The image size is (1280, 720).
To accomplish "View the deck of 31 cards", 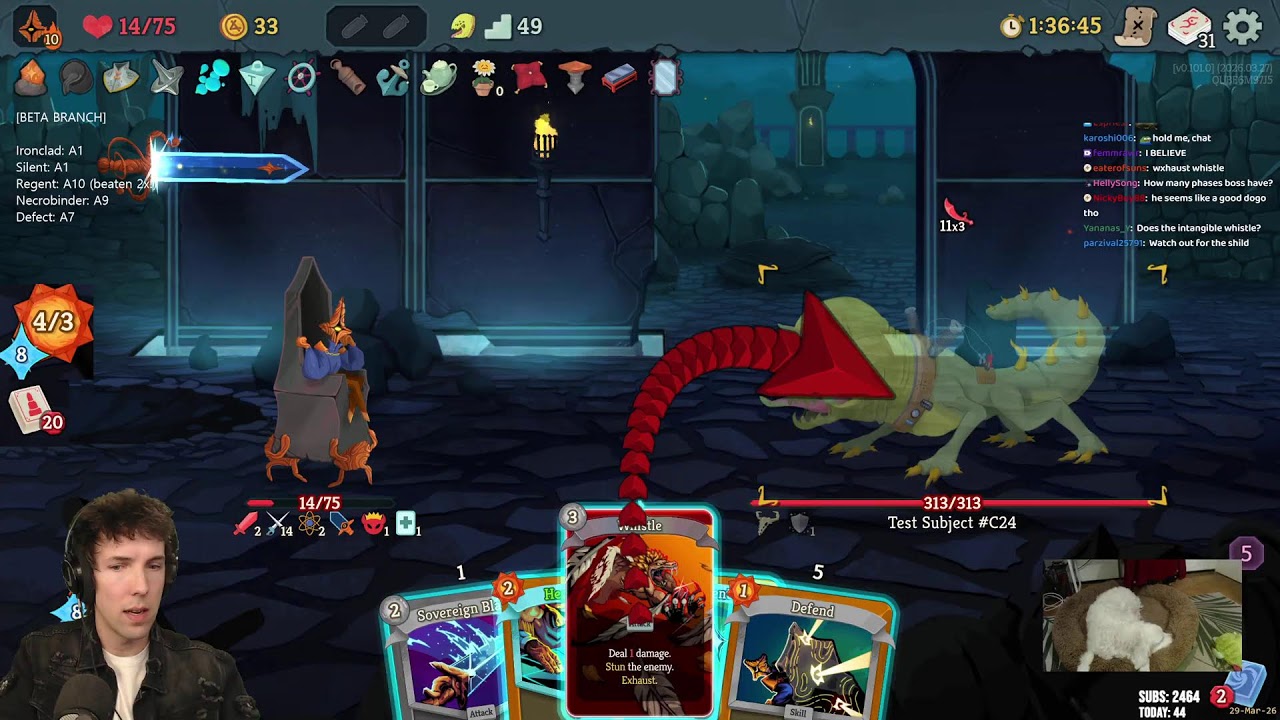I will click(x=1189, y=27).
